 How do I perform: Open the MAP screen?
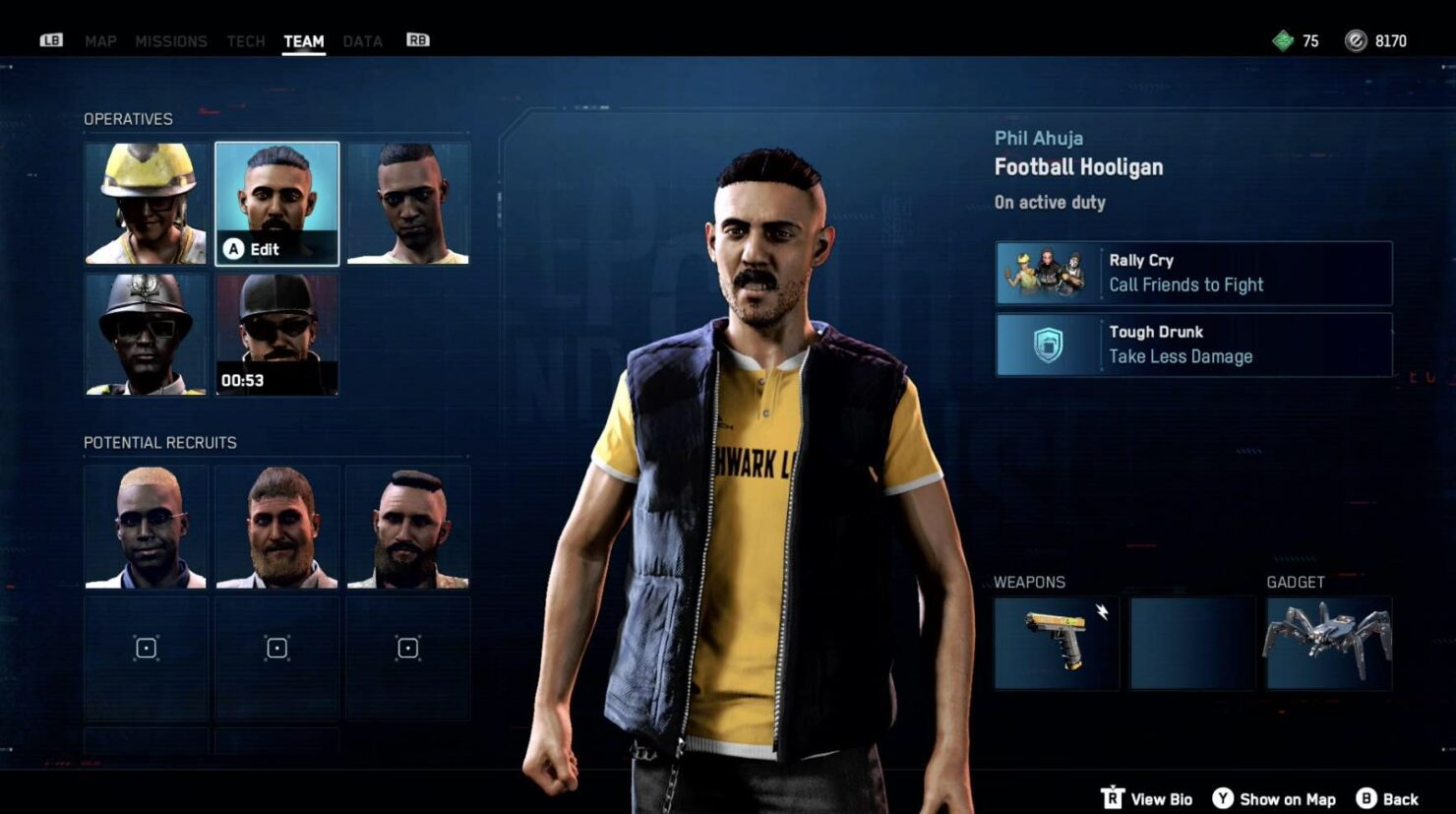pos(101,40)
